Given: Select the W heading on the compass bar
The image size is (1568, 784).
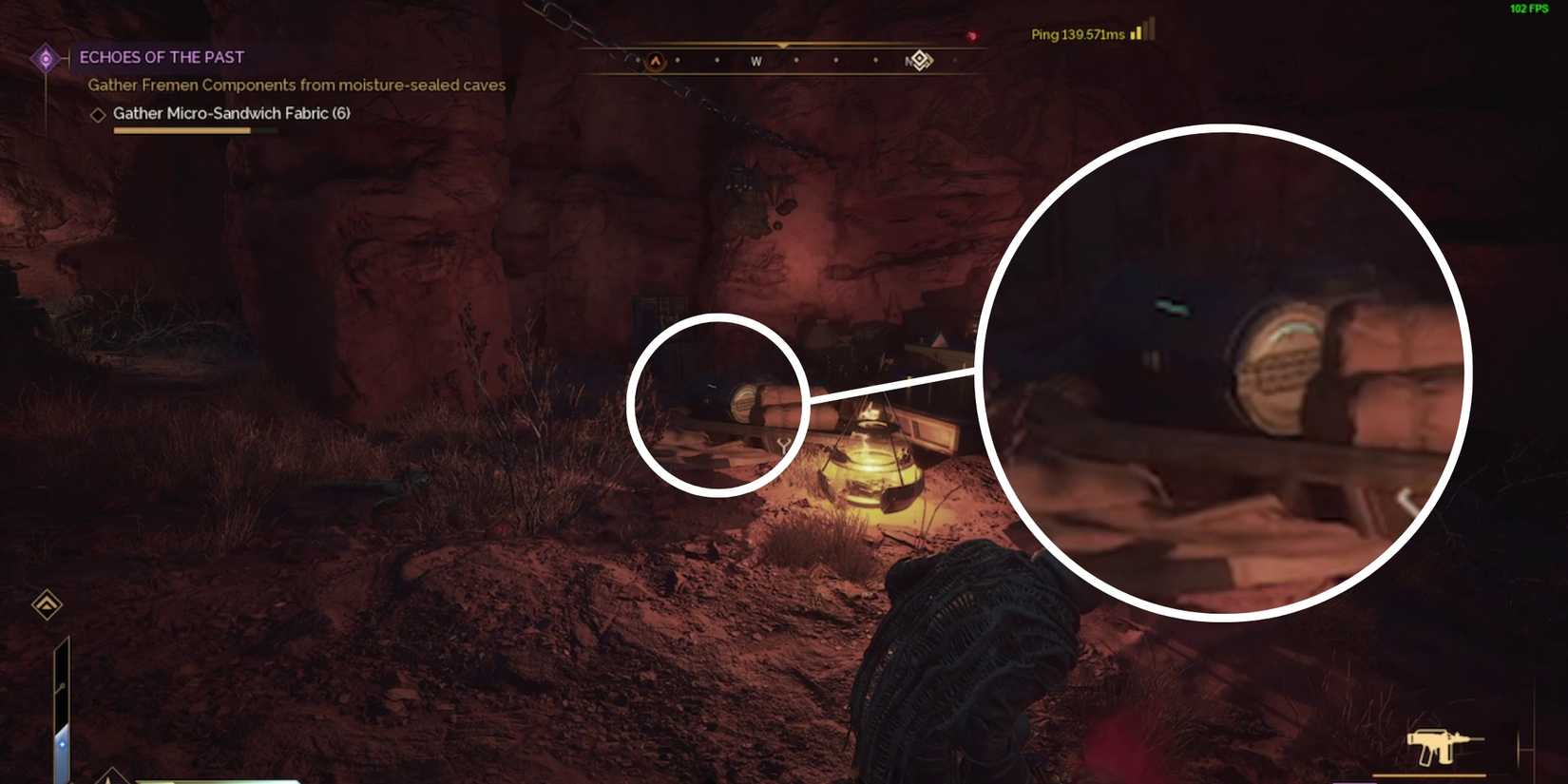Looking at the screenshot, I should [x=755, y=60].
